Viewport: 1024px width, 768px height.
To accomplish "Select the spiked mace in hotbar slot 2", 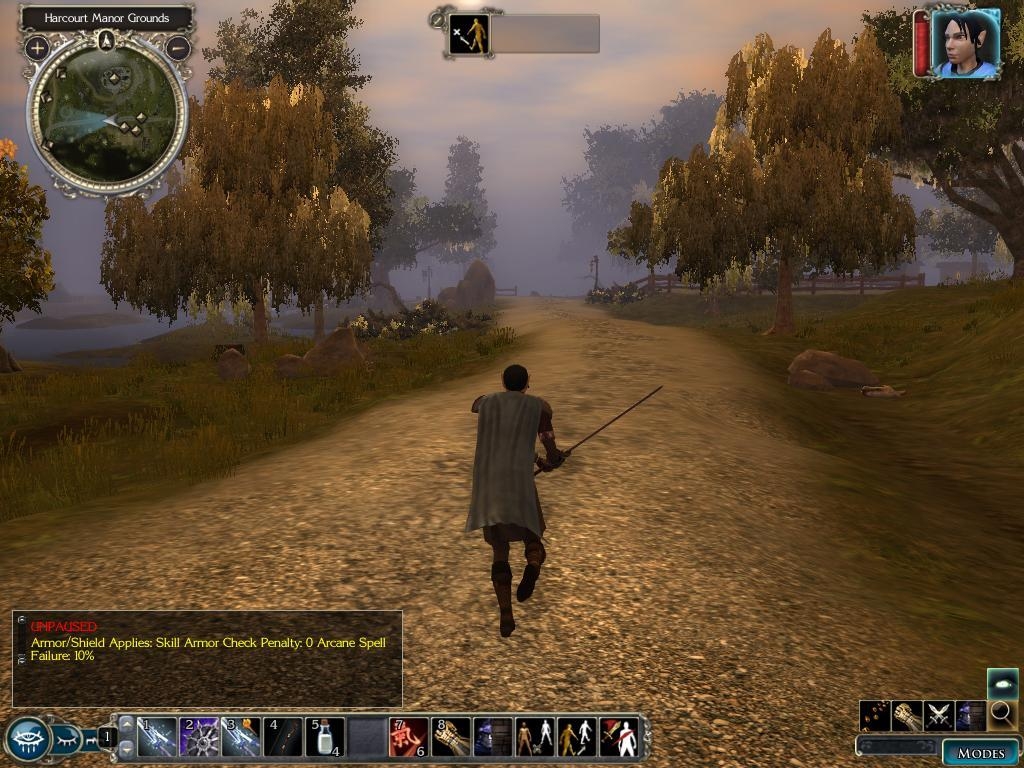I will coord(200,737).
